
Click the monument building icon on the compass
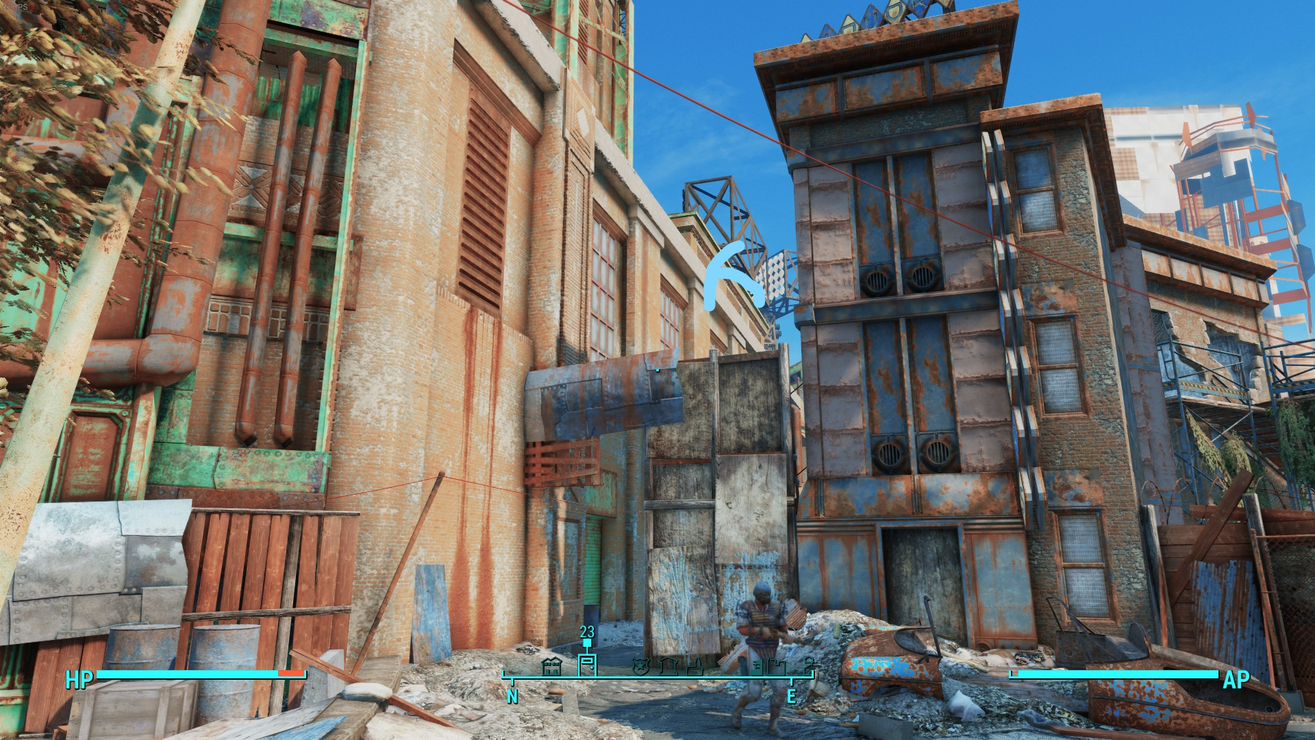[x=669, y=665]
